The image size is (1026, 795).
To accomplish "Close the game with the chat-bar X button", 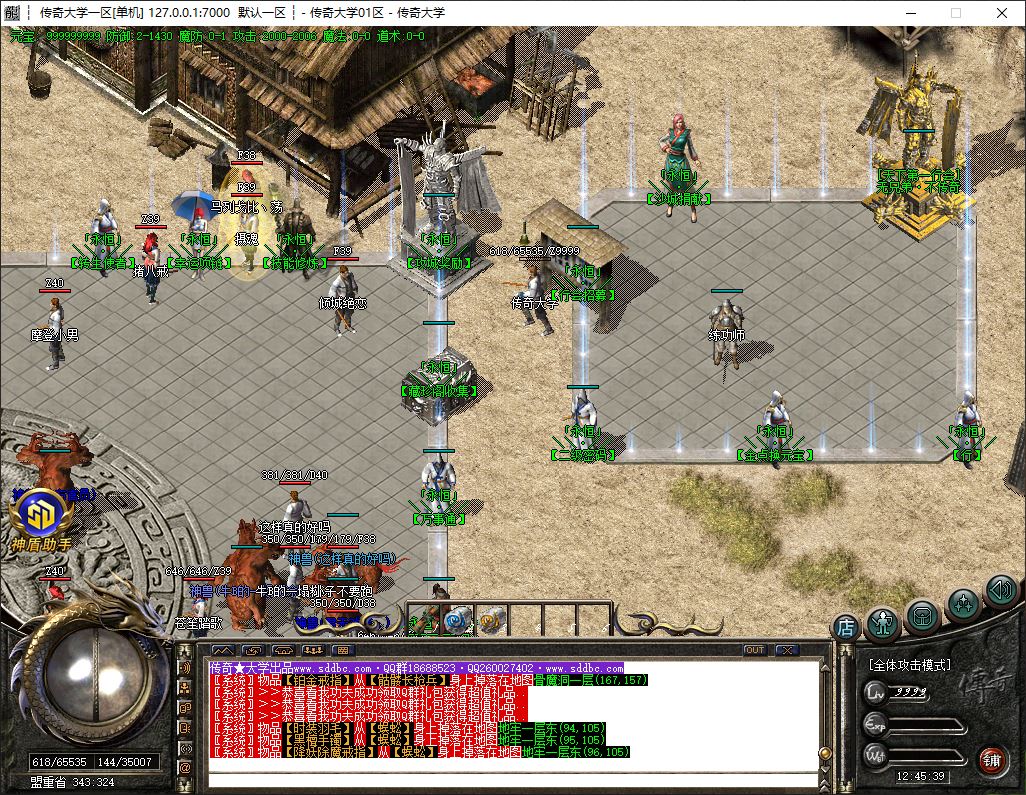I will click(786, 650).
